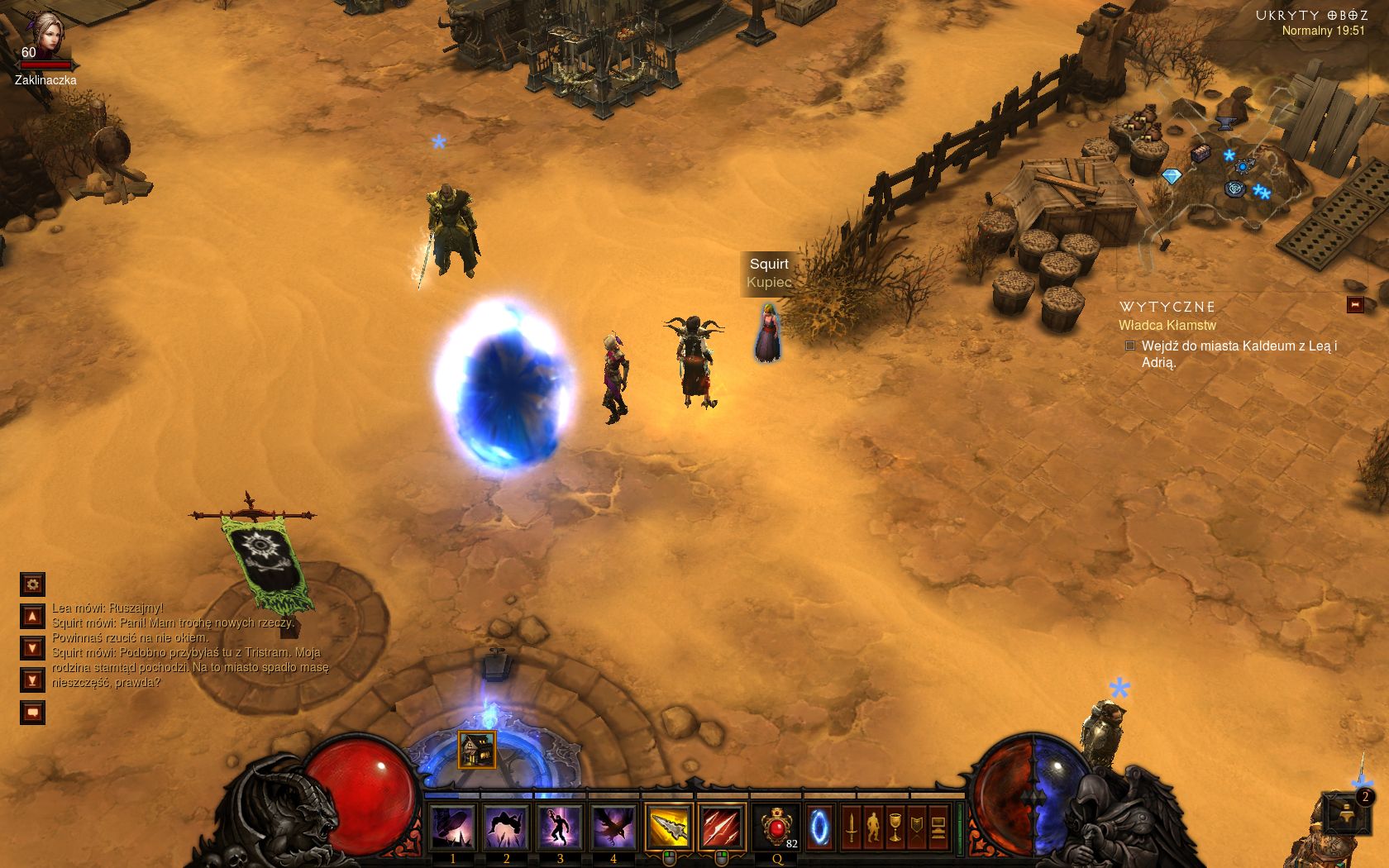Choose the red multi-arrow secondary skill
Screen dimensions: 1389x868
[x=721, y=827]
